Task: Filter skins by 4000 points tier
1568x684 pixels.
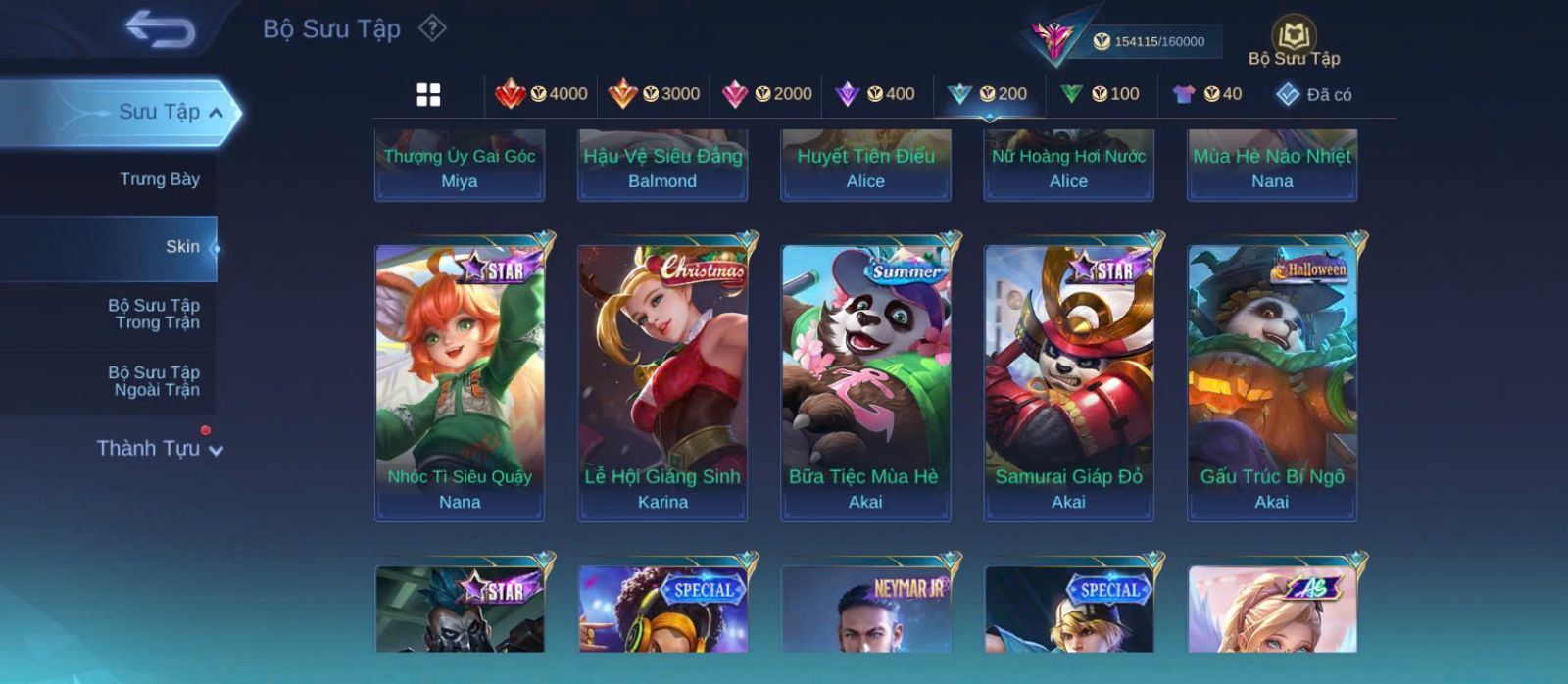Action: click(x=541, y=94)
